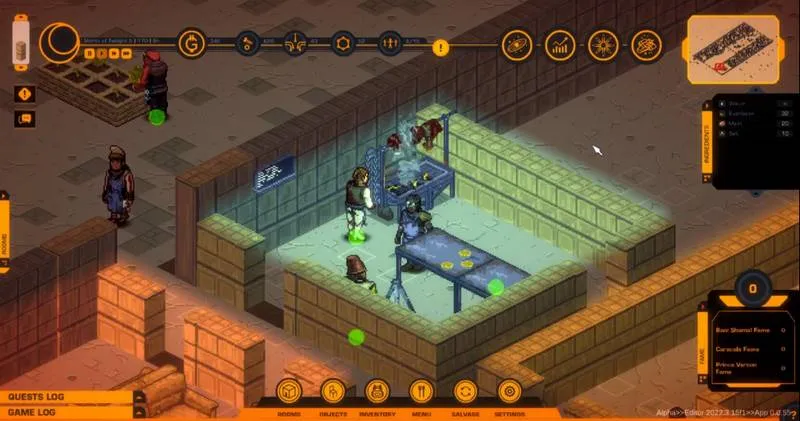Open the Objects panel
This screenshot has width=800, height=421.
[x=334, y=392]
